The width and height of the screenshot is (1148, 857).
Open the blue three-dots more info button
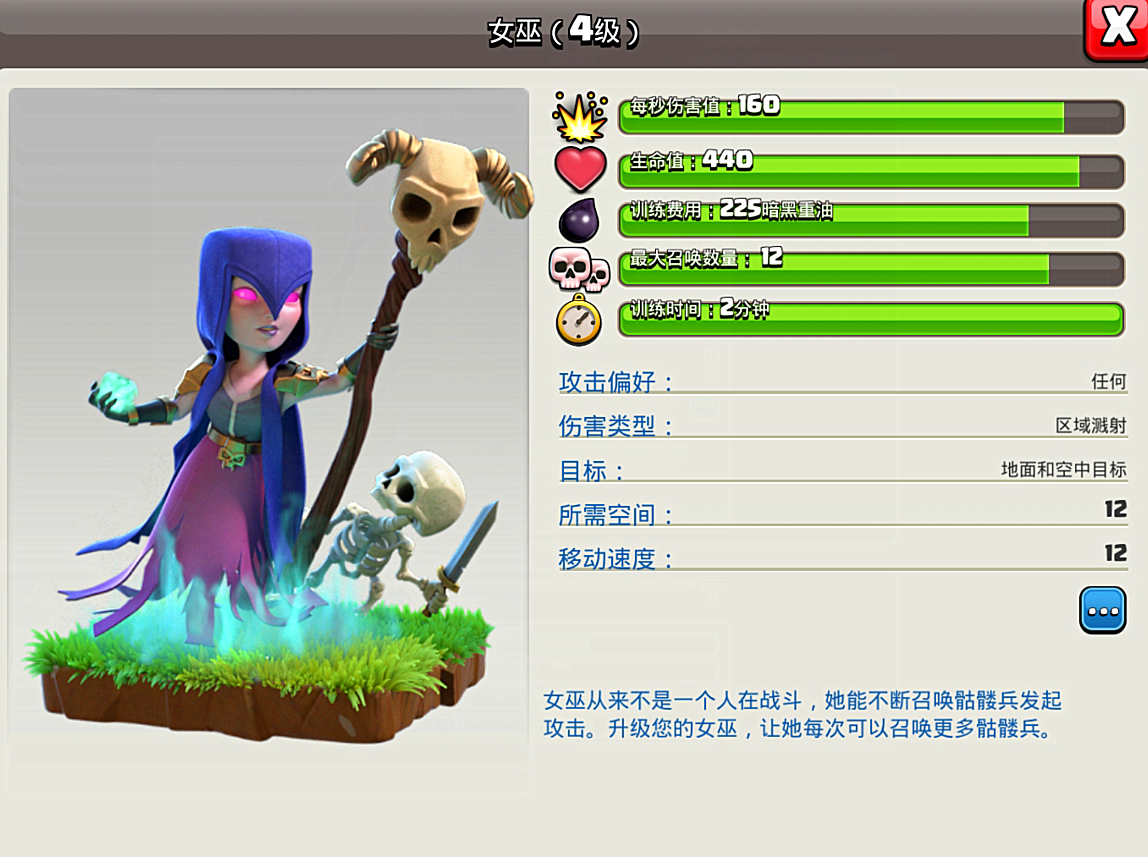1102,610
